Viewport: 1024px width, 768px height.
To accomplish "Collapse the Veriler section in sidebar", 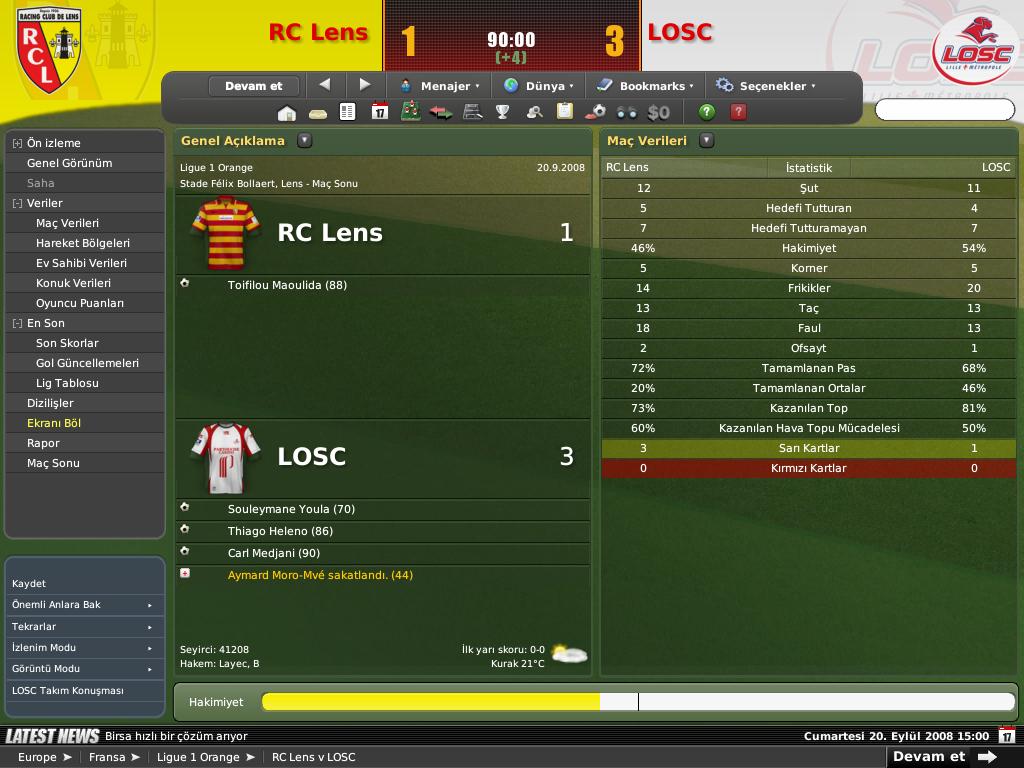I will [17, 203].
